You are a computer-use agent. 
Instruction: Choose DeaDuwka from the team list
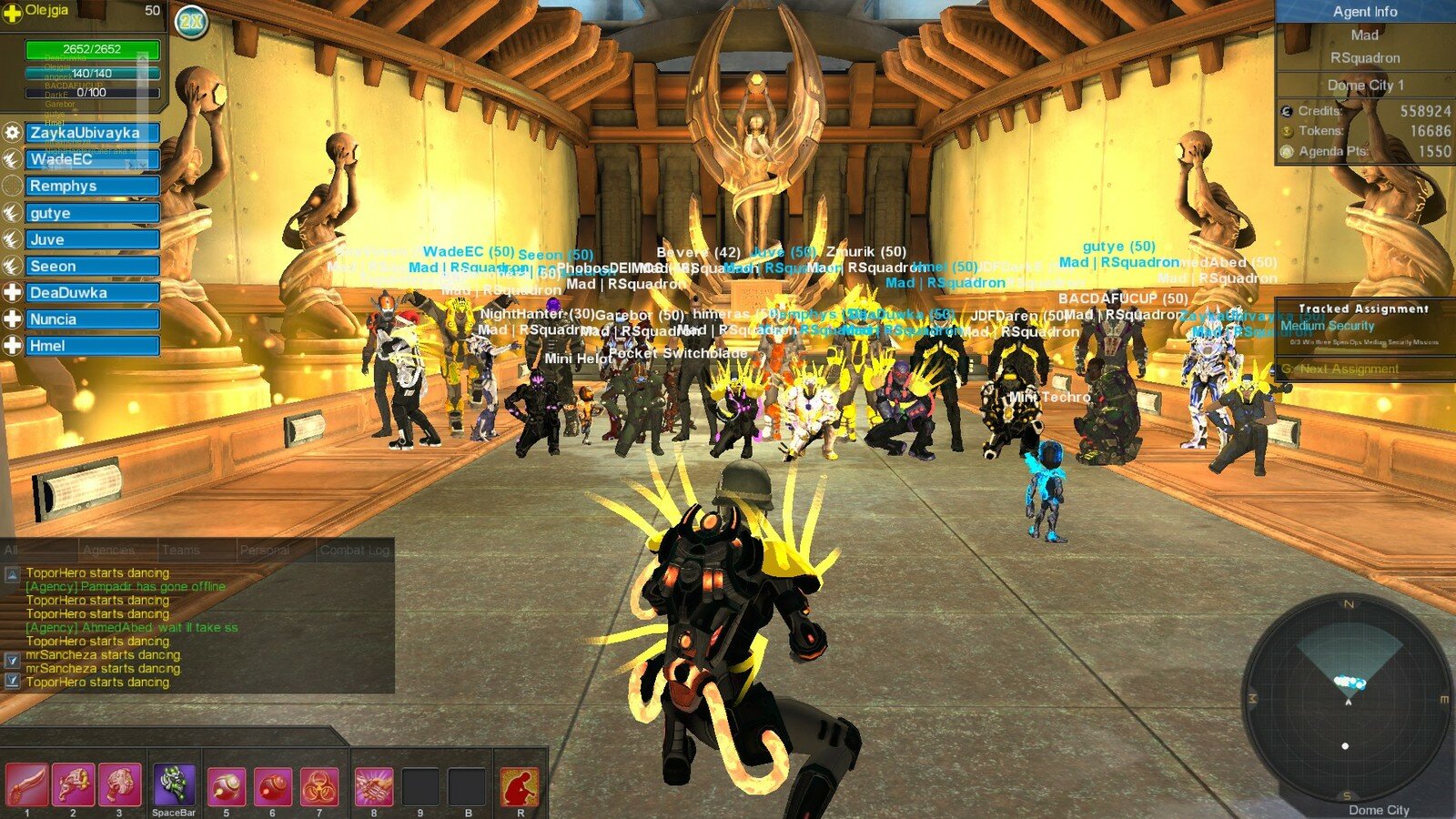(x=91, y=293)
